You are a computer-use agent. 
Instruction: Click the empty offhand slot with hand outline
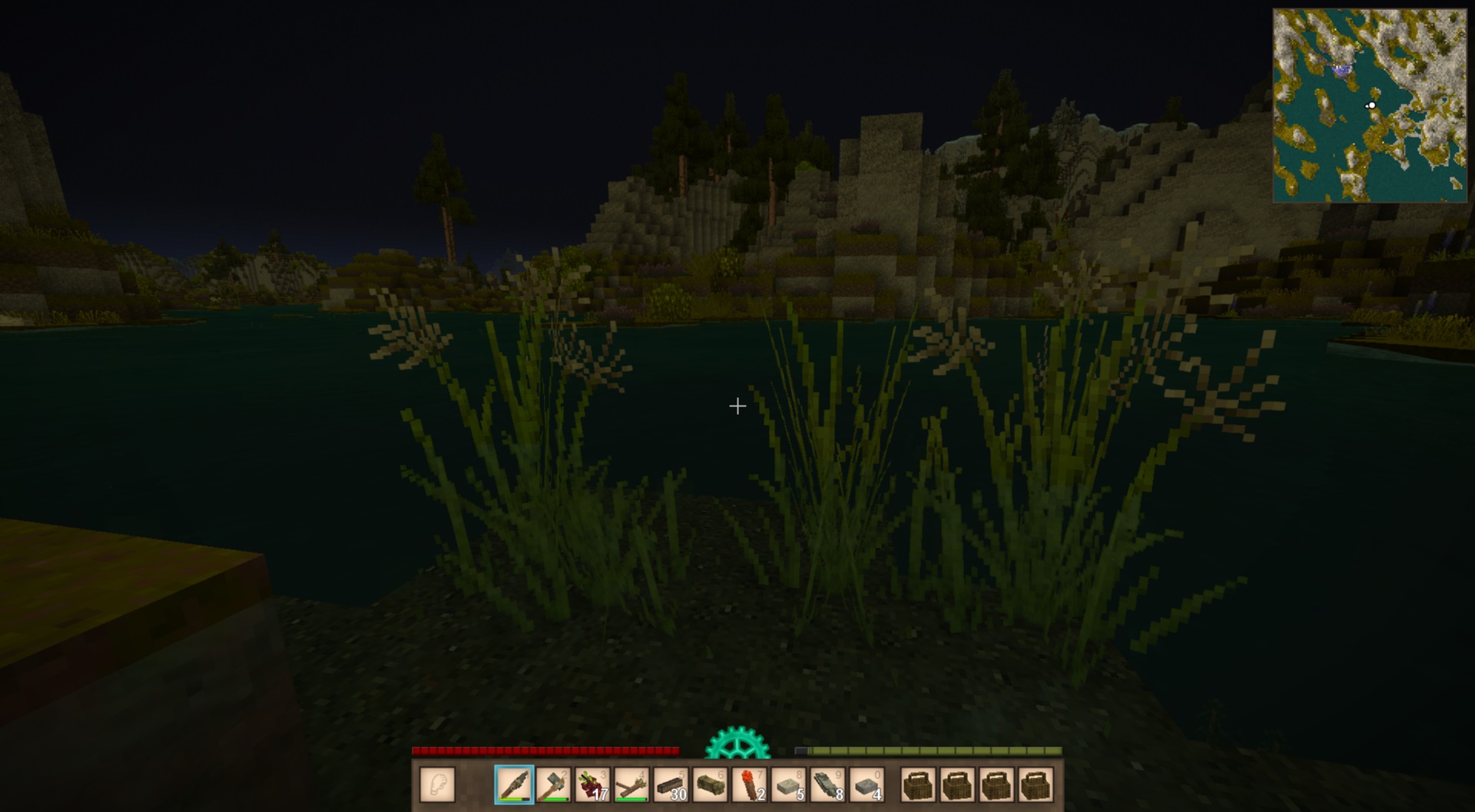pos(438,785)
